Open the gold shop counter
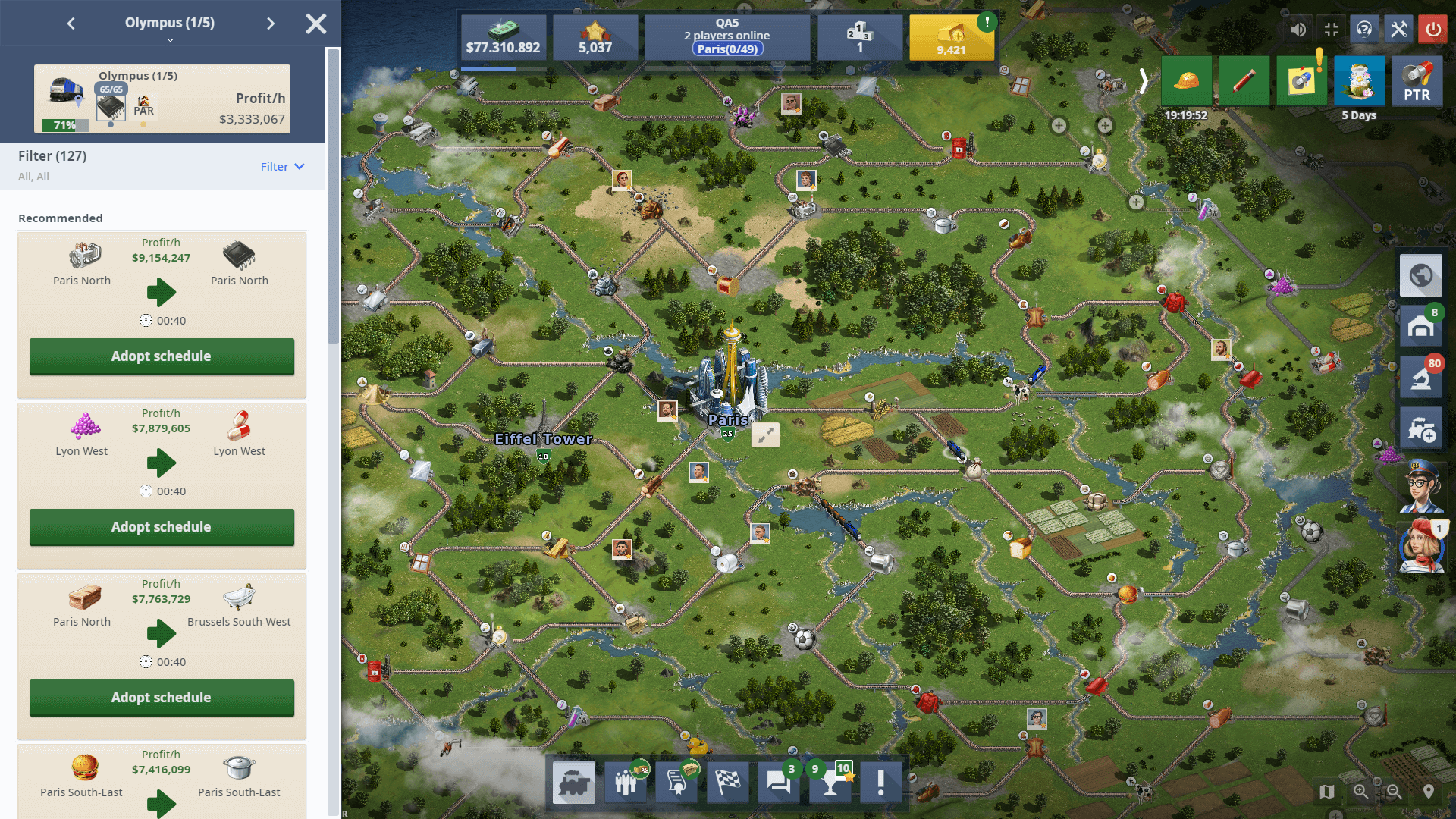1456x819 pixels. point(951,38)
